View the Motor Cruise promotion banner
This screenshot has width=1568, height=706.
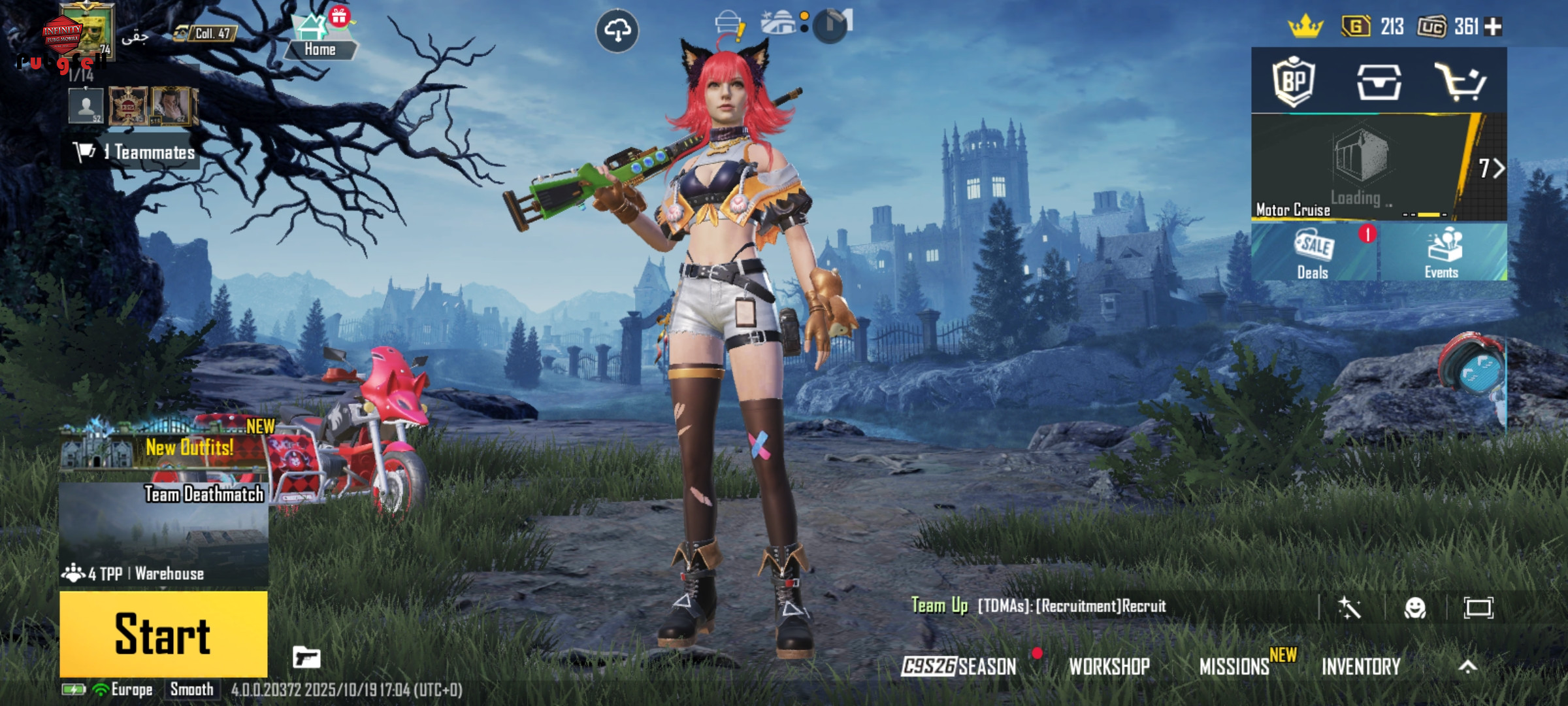pyautogui.click(x=1359, y=168)
